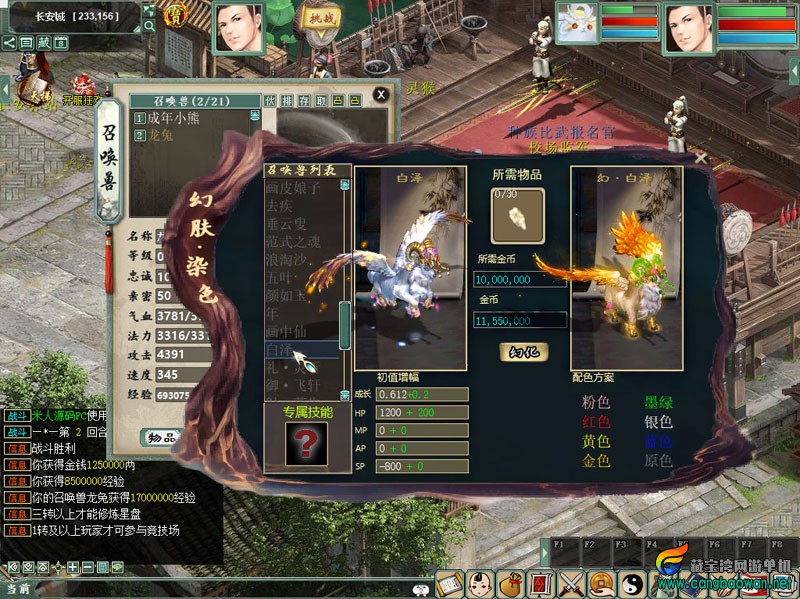Choose 画中仙 from the summon list
Screen dimensions: 800x599
coord(288,331)
